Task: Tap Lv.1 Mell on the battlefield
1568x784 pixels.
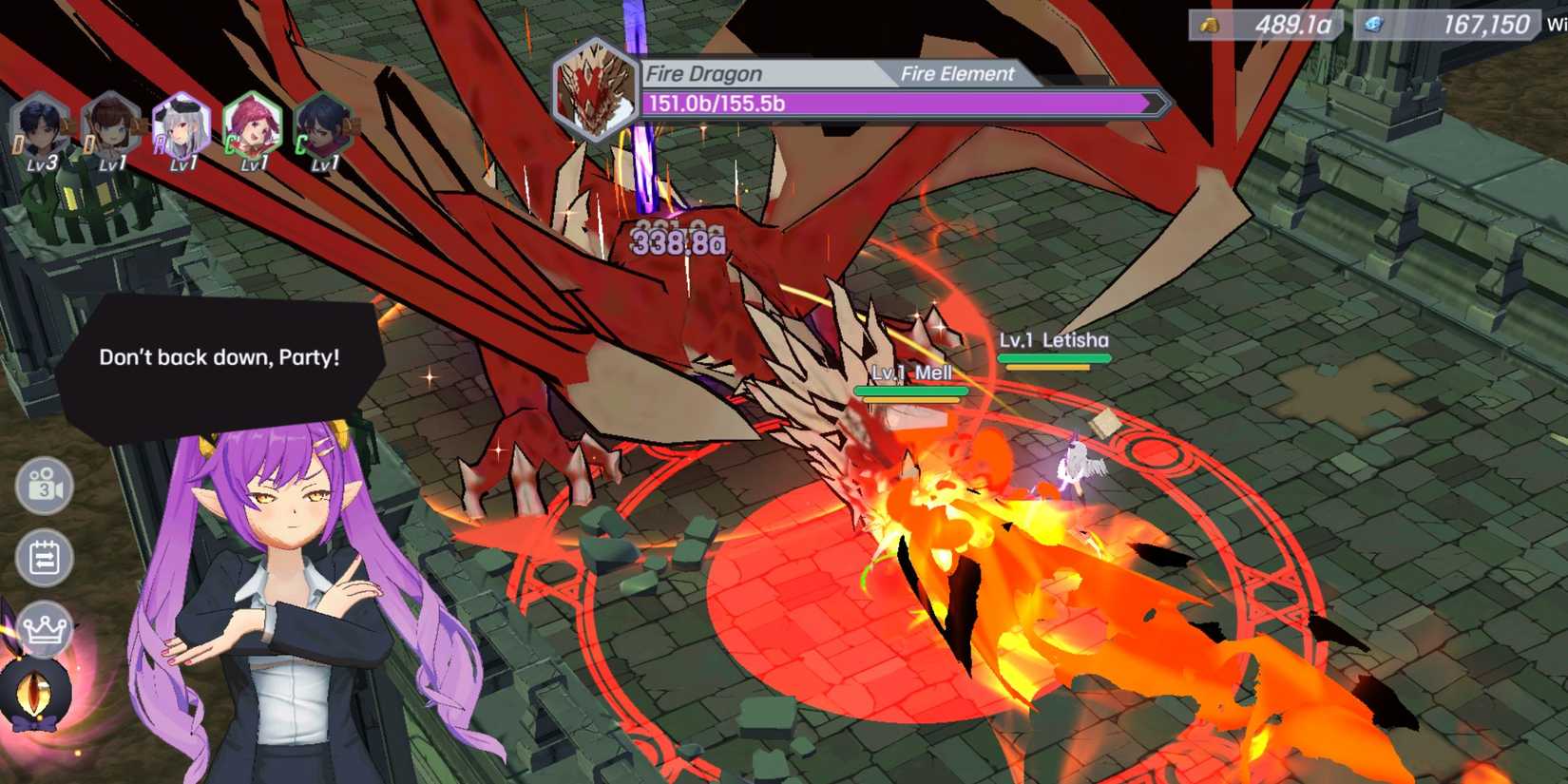Action: coord(910,373)
